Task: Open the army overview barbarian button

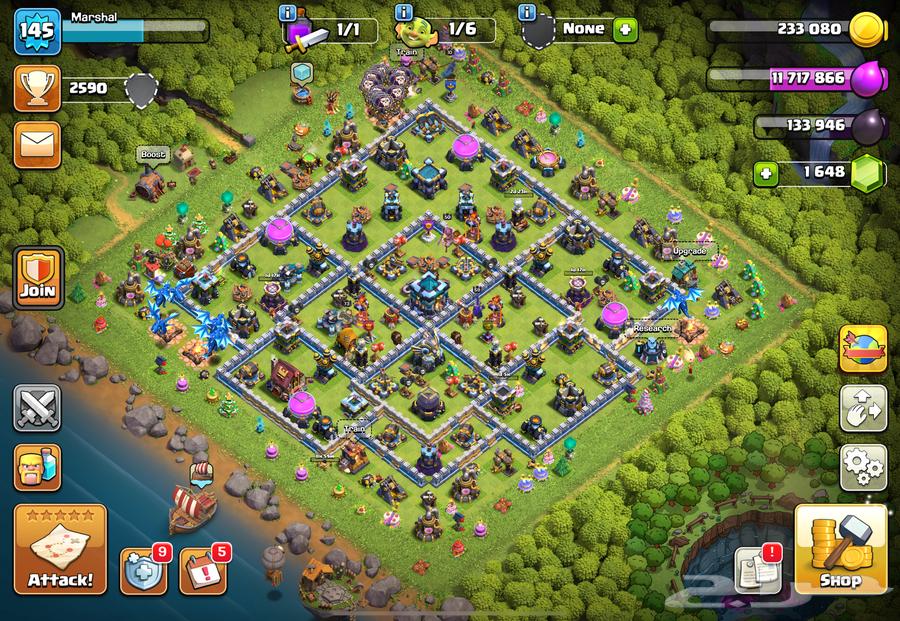Action: 38,467
